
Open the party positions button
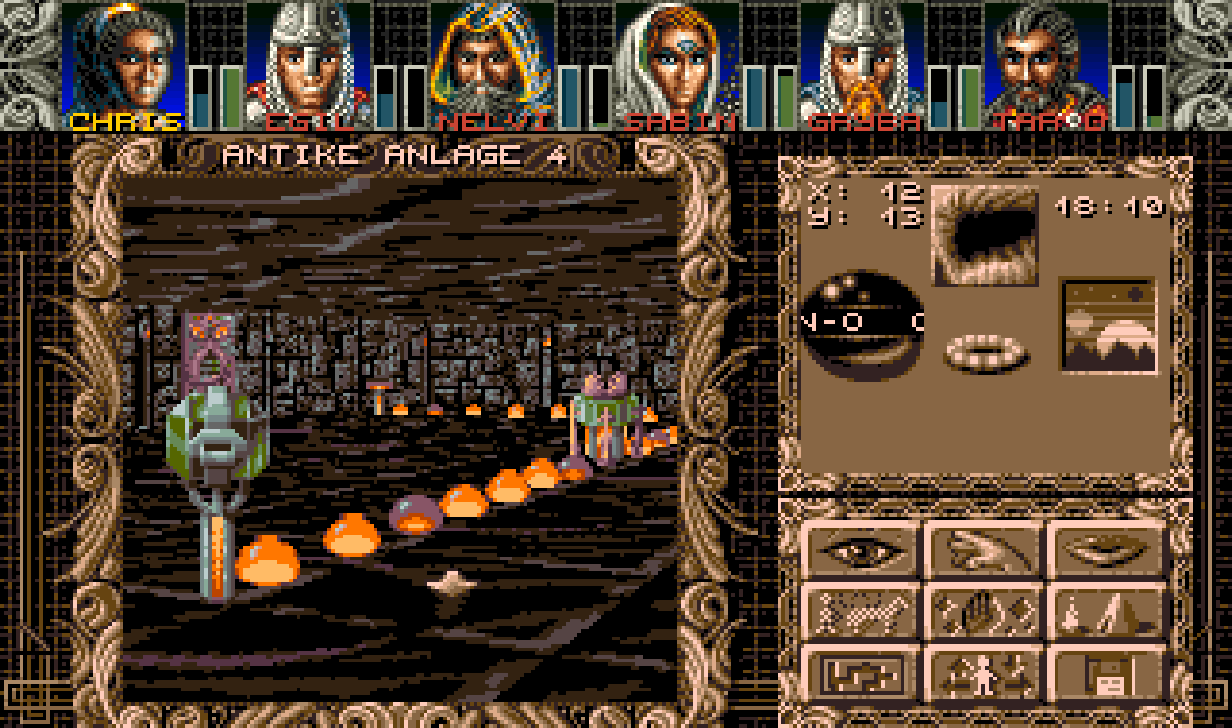pyautogui.click(x=984, y=674)
